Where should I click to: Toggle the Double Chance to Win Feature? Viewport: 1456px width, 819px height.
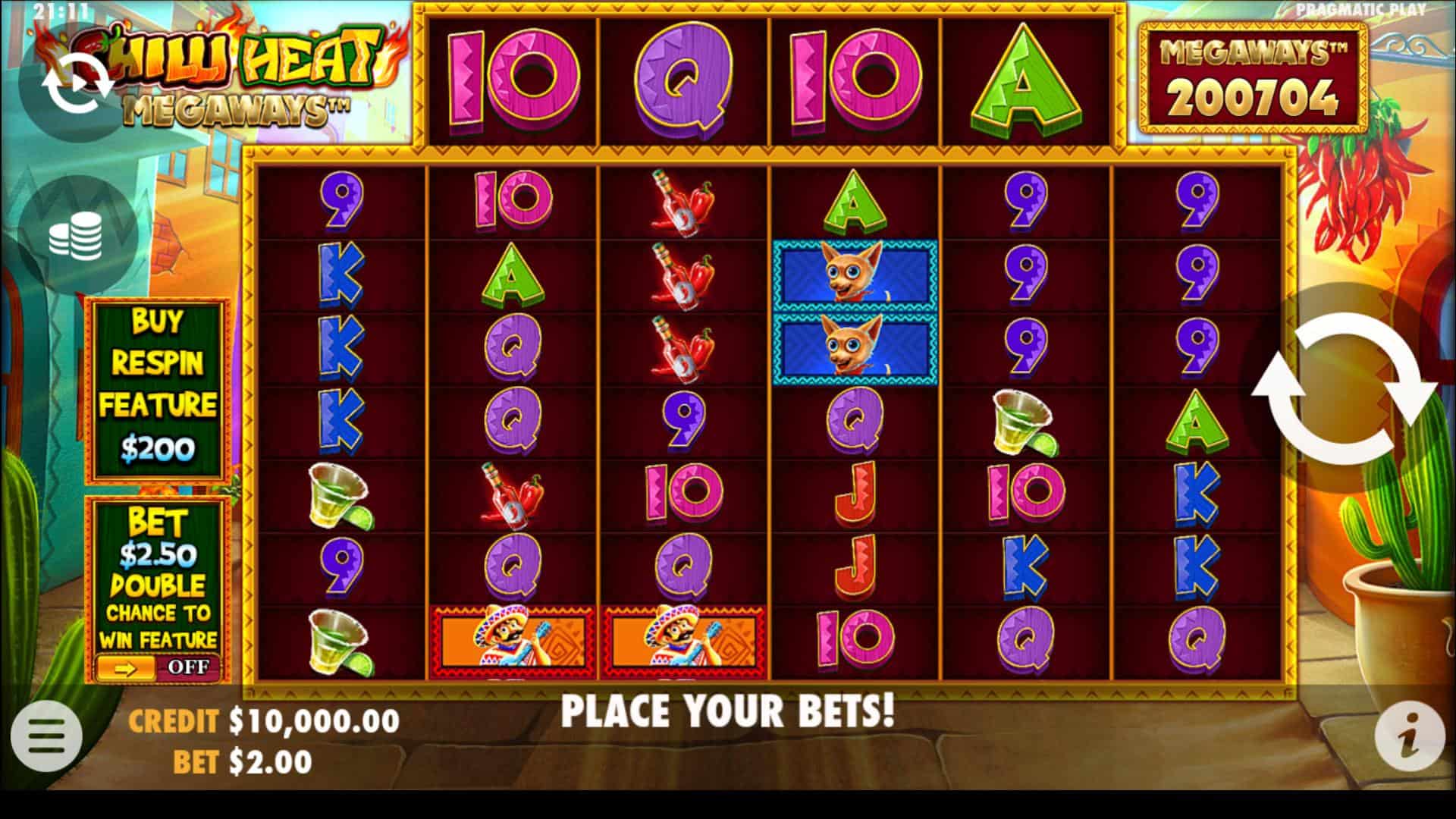(x=158, y=667)
